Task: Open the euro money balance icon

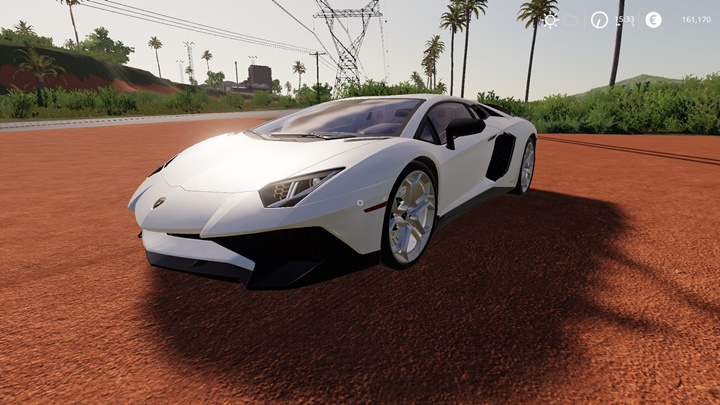Action: [653, 20]
